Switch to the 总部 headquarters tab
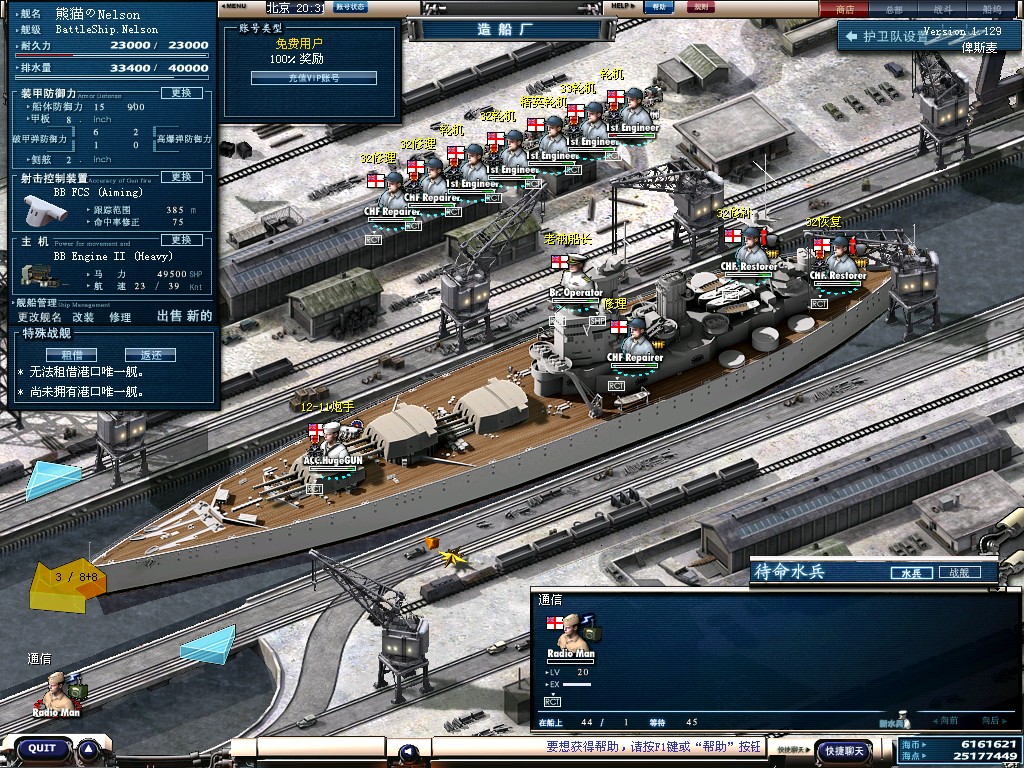 tap(894, 9)
